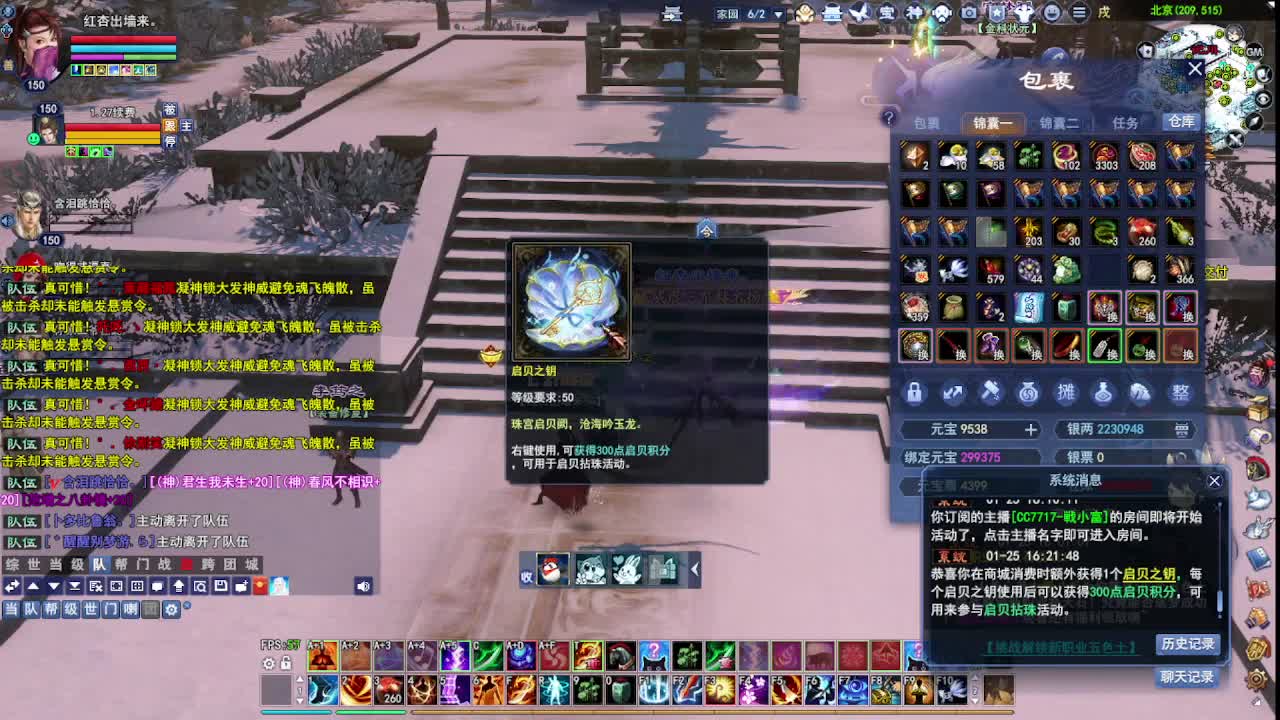The height and width of the screenshot is (720, 1280).
Task: Click the teal progress bar at the bottom left
Action: (296, 712)
